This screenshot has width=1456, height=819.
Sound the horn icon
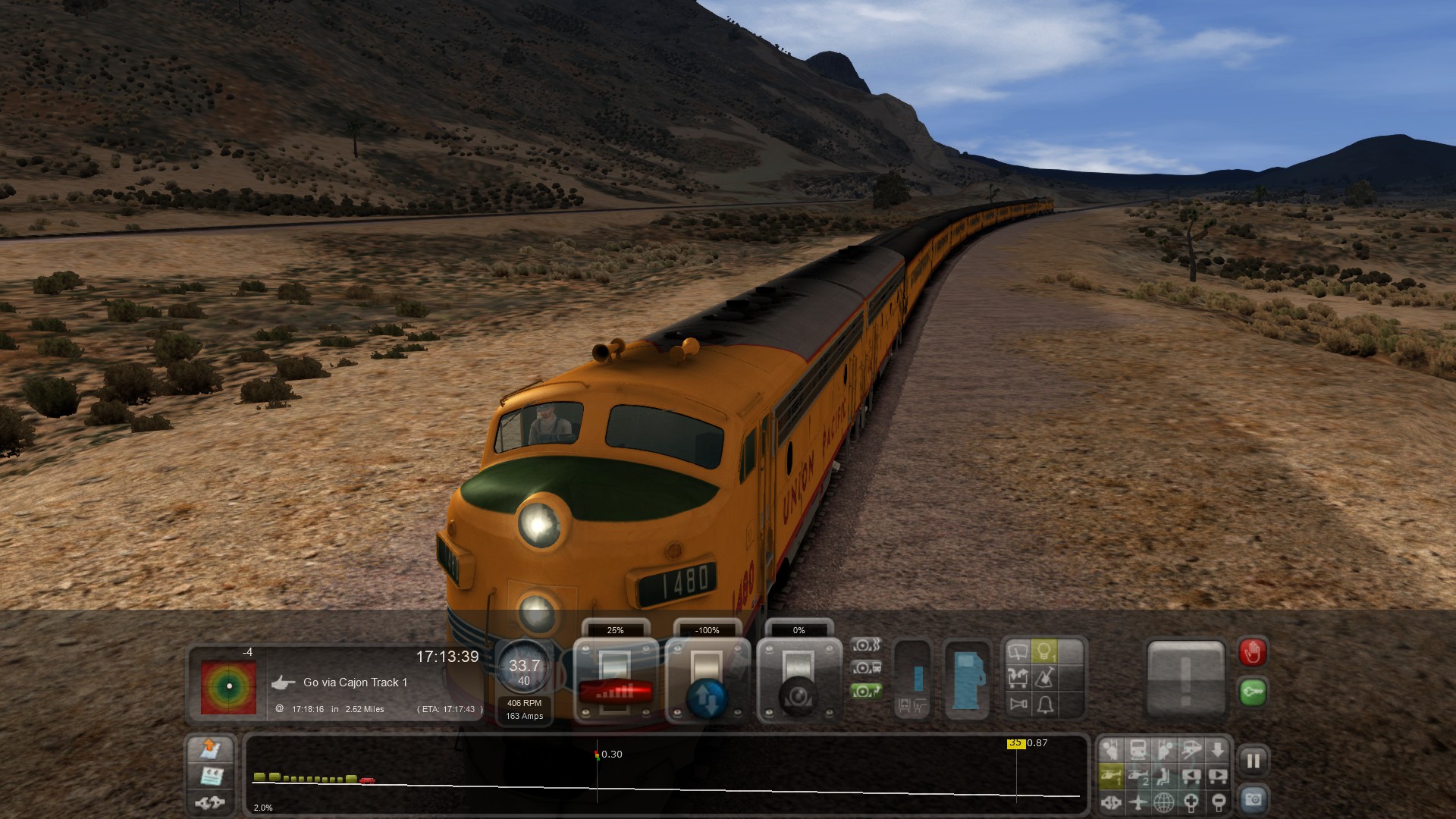click(1018, 704)
